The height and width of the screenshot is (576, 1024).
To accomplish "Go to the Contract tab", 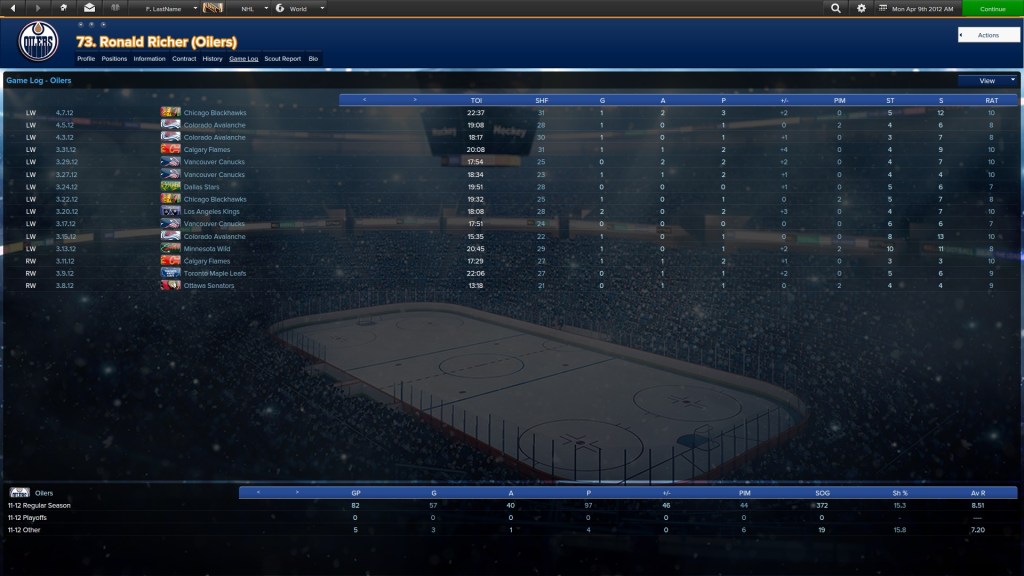I will (184, 59).
